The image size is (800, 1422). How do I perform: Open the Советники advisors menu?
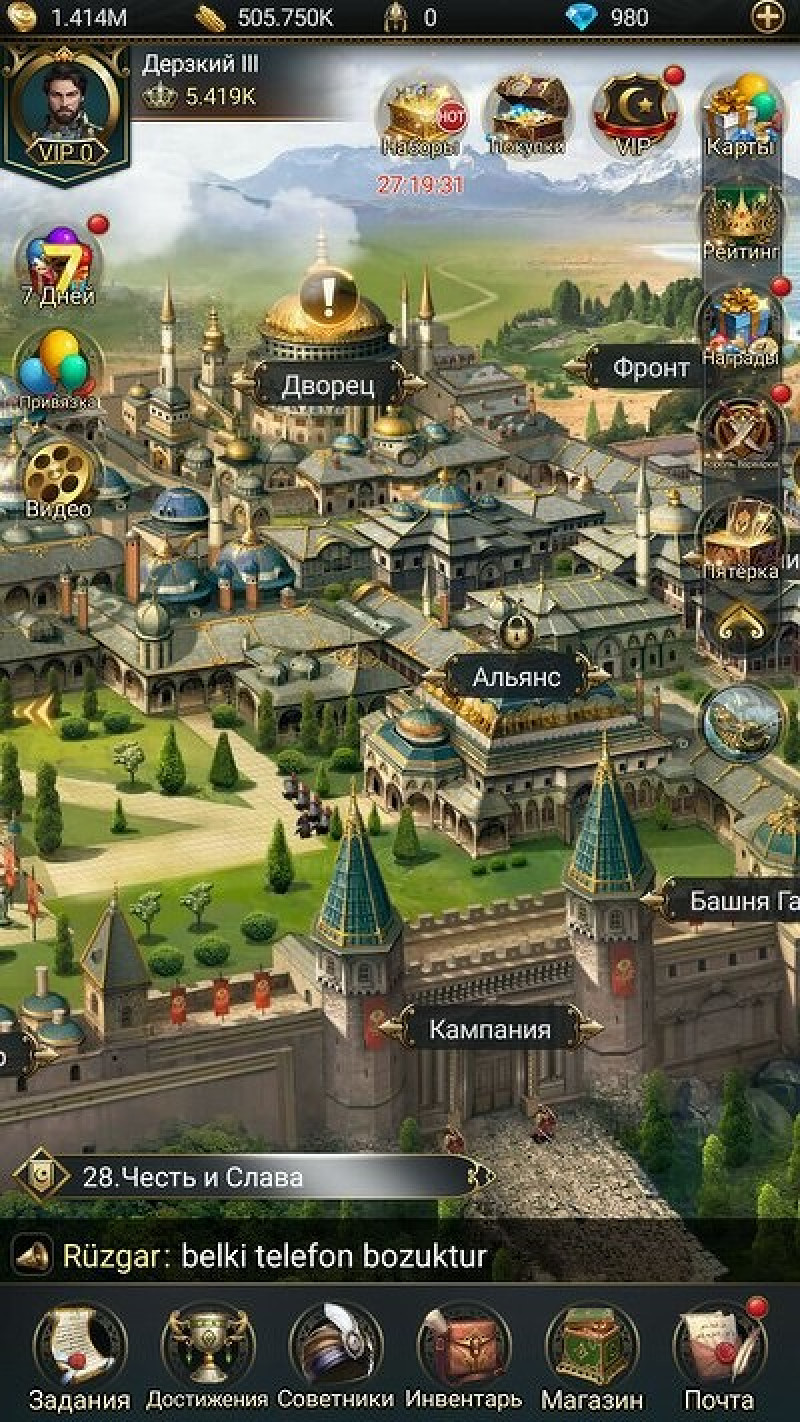pyautogui.click(x=336, y=1347)
